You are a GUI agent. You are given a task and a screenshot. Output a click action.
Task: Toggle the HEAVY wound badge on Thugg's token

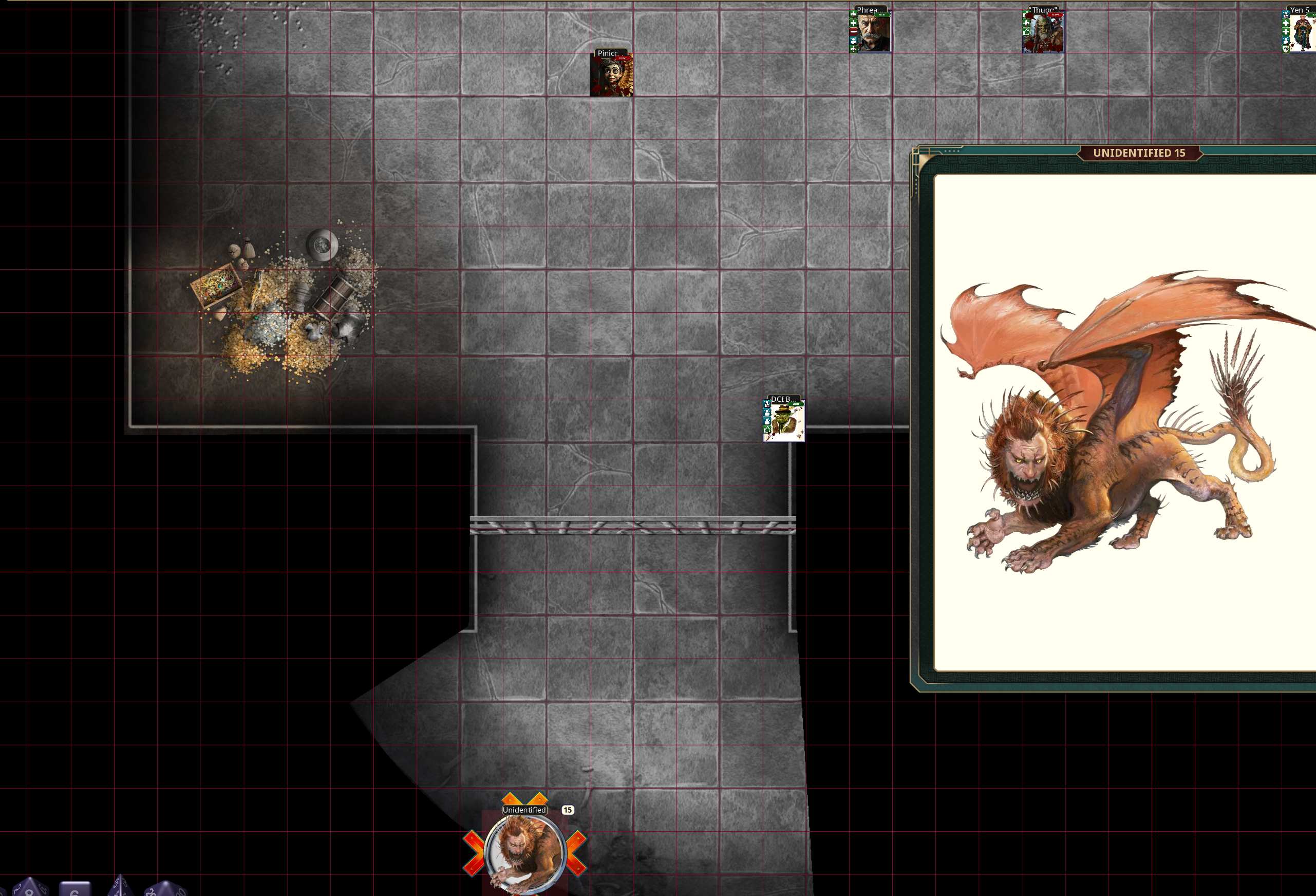(1056, 15)
